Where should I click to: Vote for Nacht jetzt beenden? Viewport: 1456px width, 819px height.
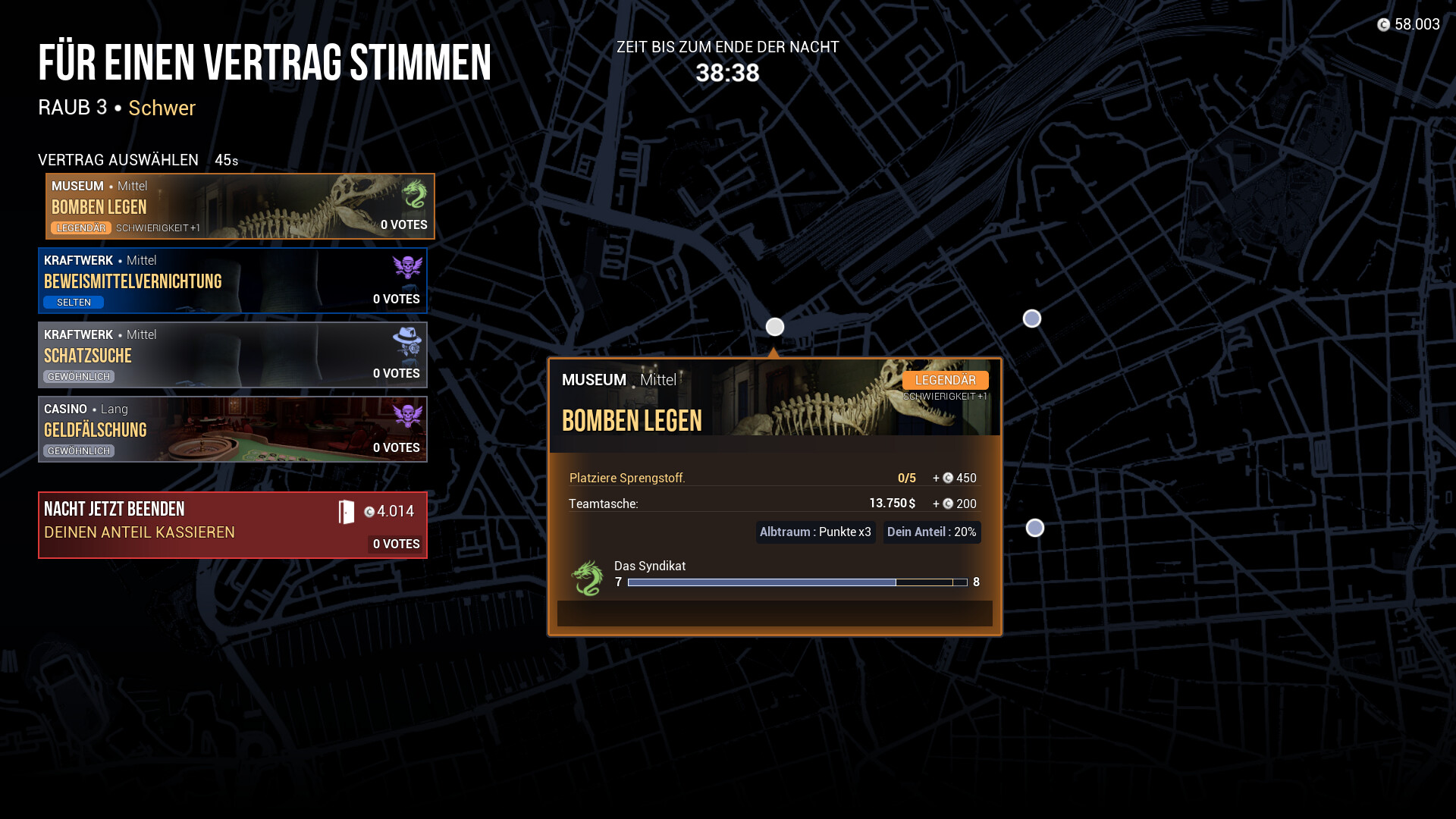(232, 526)
